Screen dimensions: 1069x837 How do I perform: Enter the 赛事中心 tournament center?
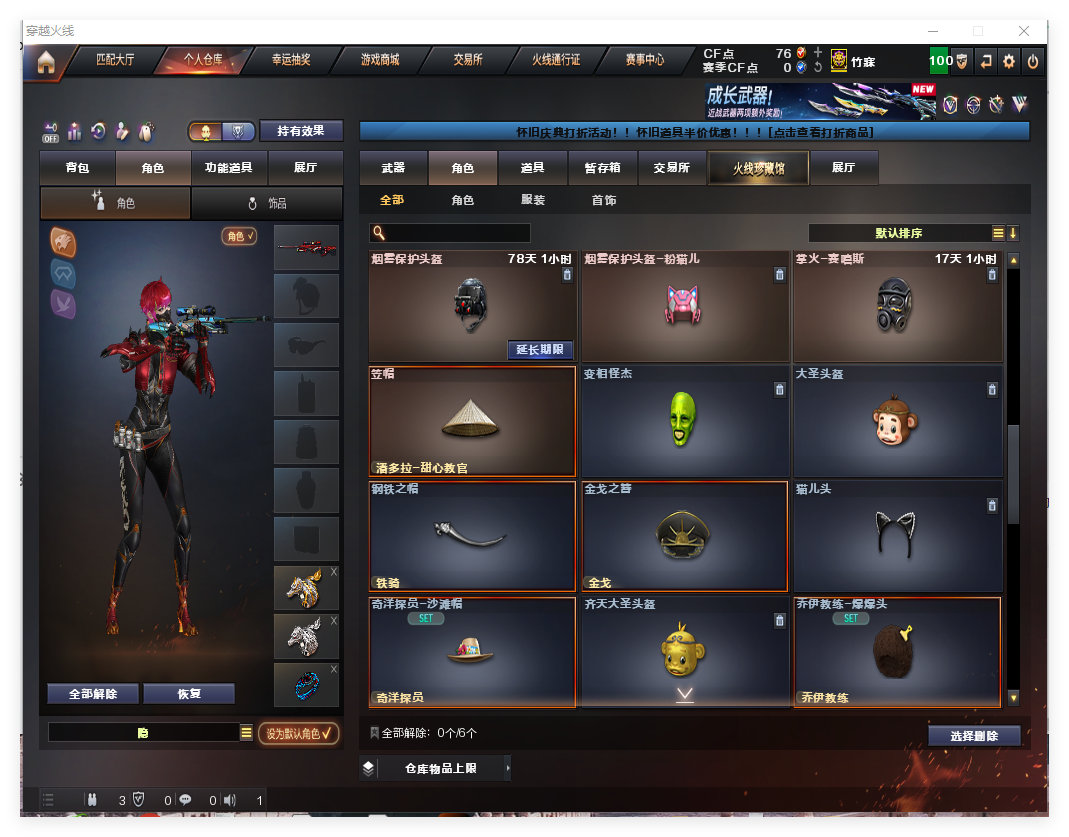pos(644,60)
